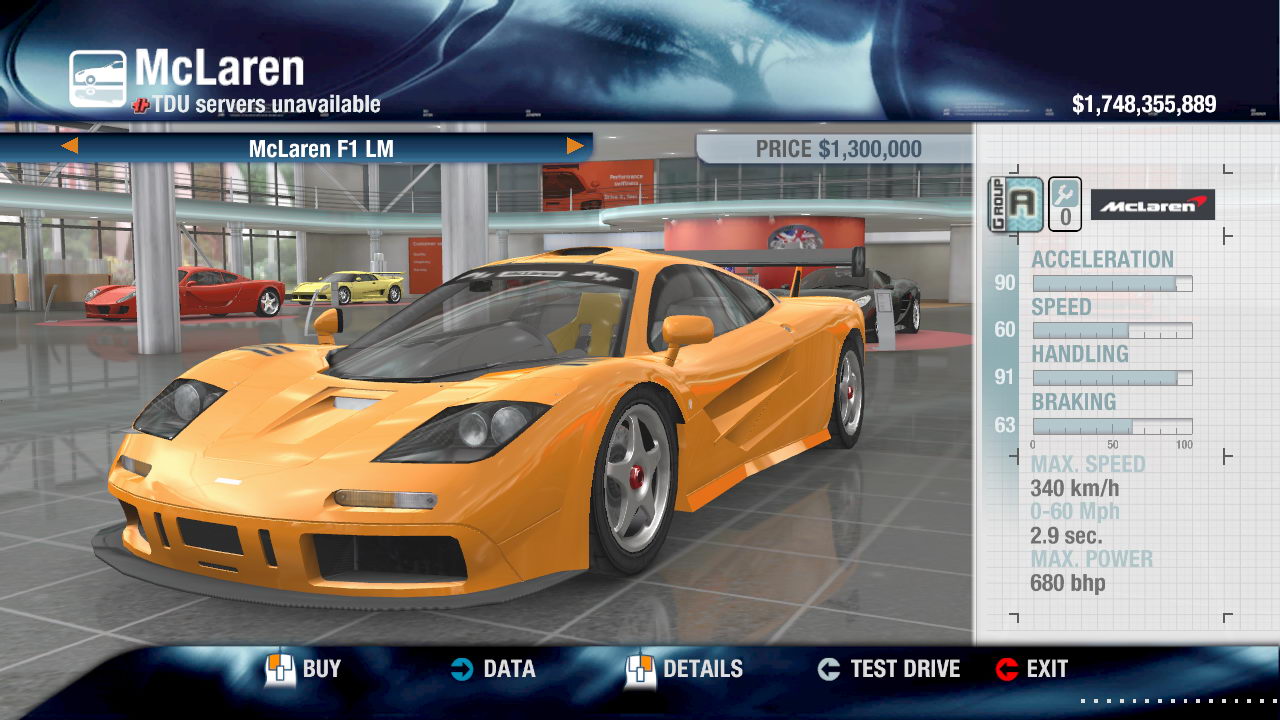Show the car Details
The width and height of the screenshot is (1280, 720).
click(x=685, y=669)
